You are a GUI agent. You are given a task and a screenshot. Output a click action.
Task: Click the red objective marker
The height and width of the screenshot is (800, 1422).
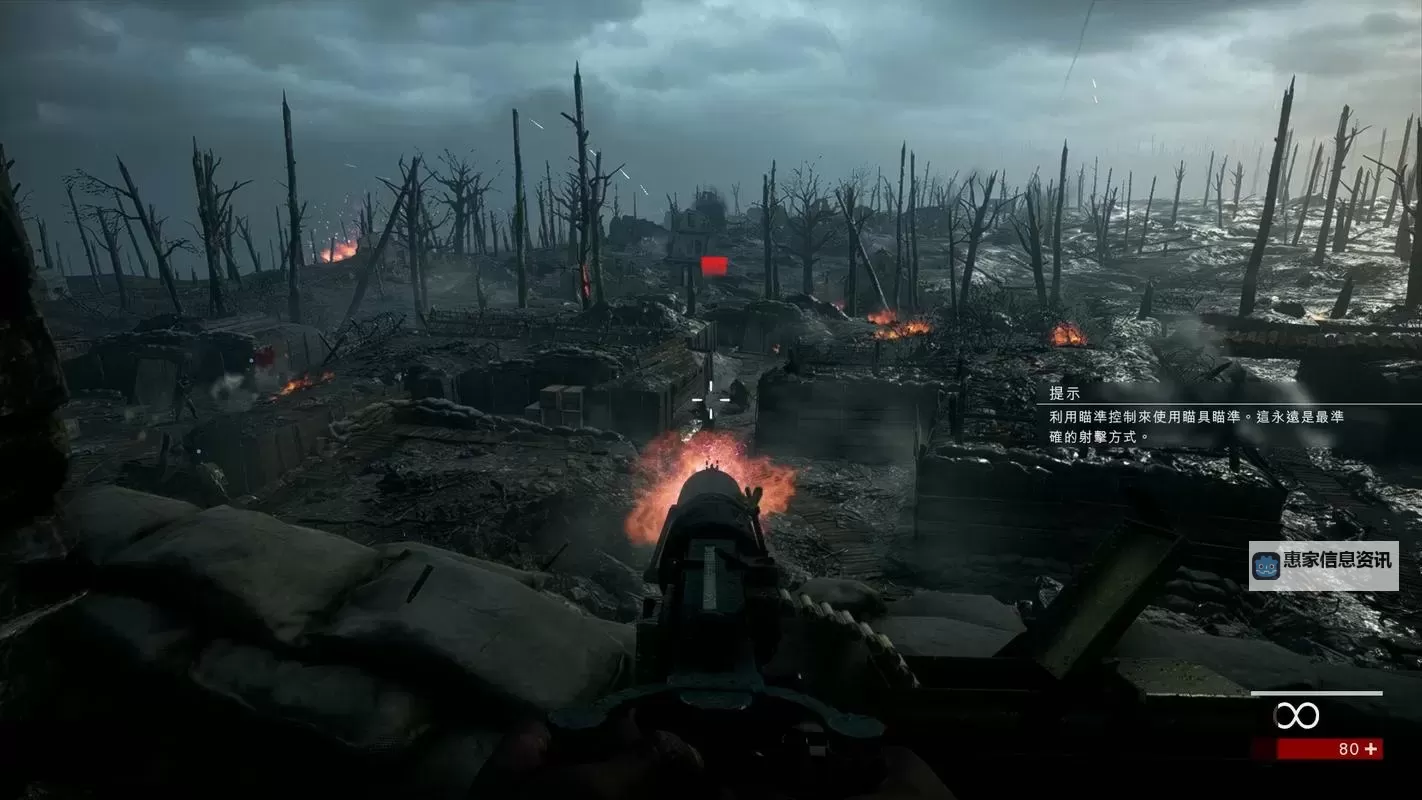click(x=713, y=265)
